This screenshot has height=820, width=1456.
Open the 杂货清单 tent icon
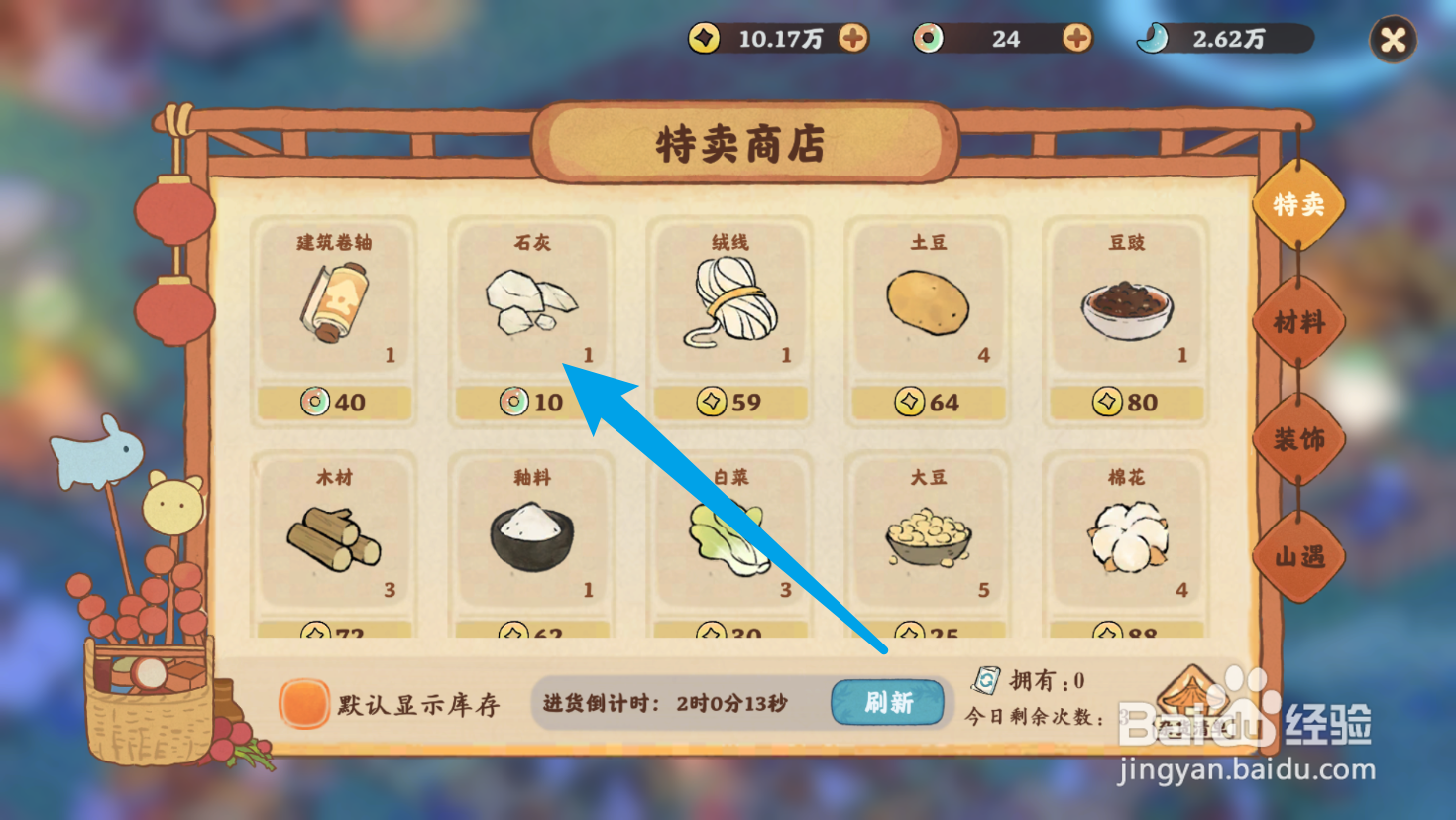[1192, 692]
